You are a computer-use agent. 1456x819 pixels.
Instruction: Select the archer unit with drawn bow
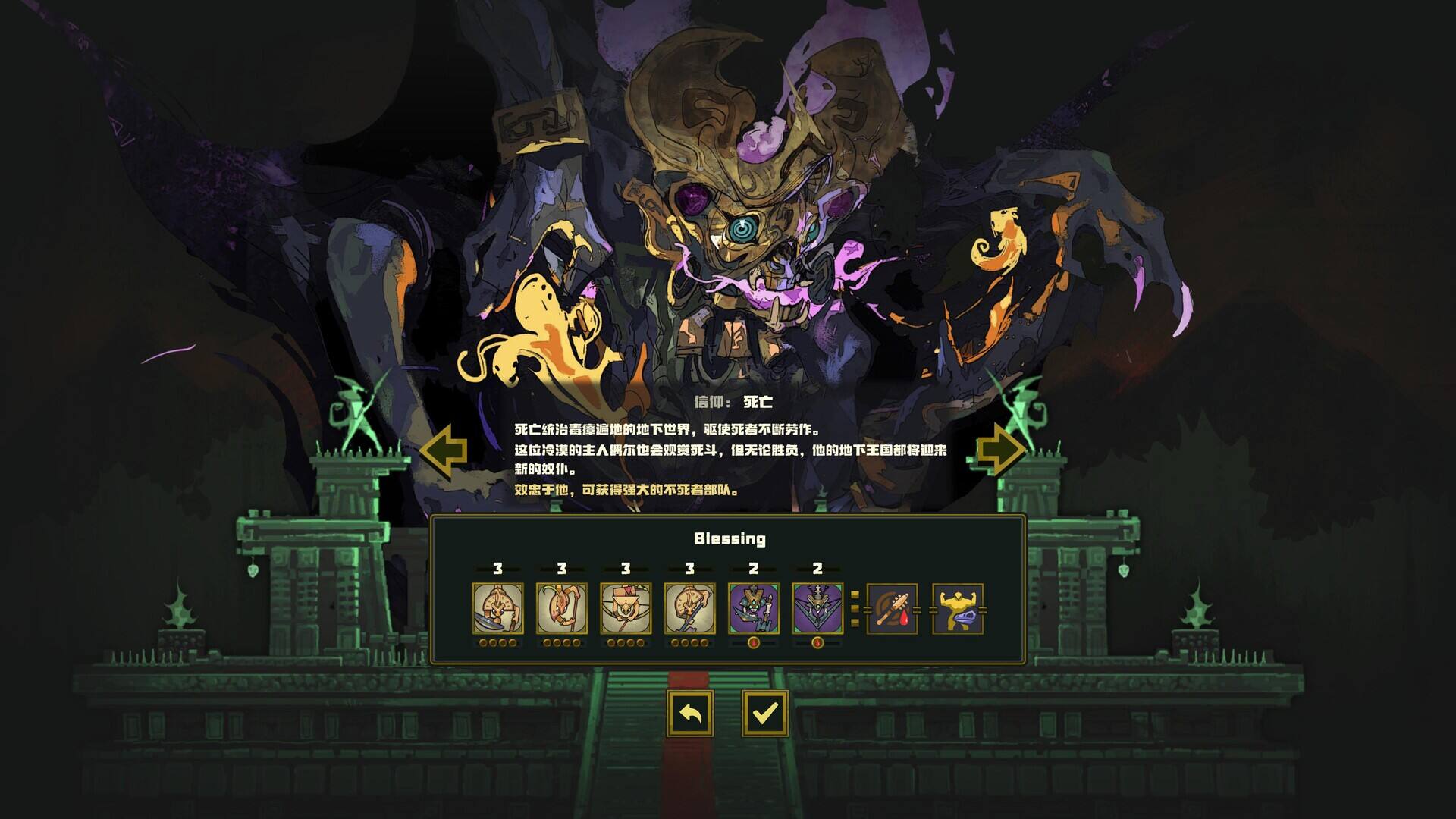pos(626,608)
